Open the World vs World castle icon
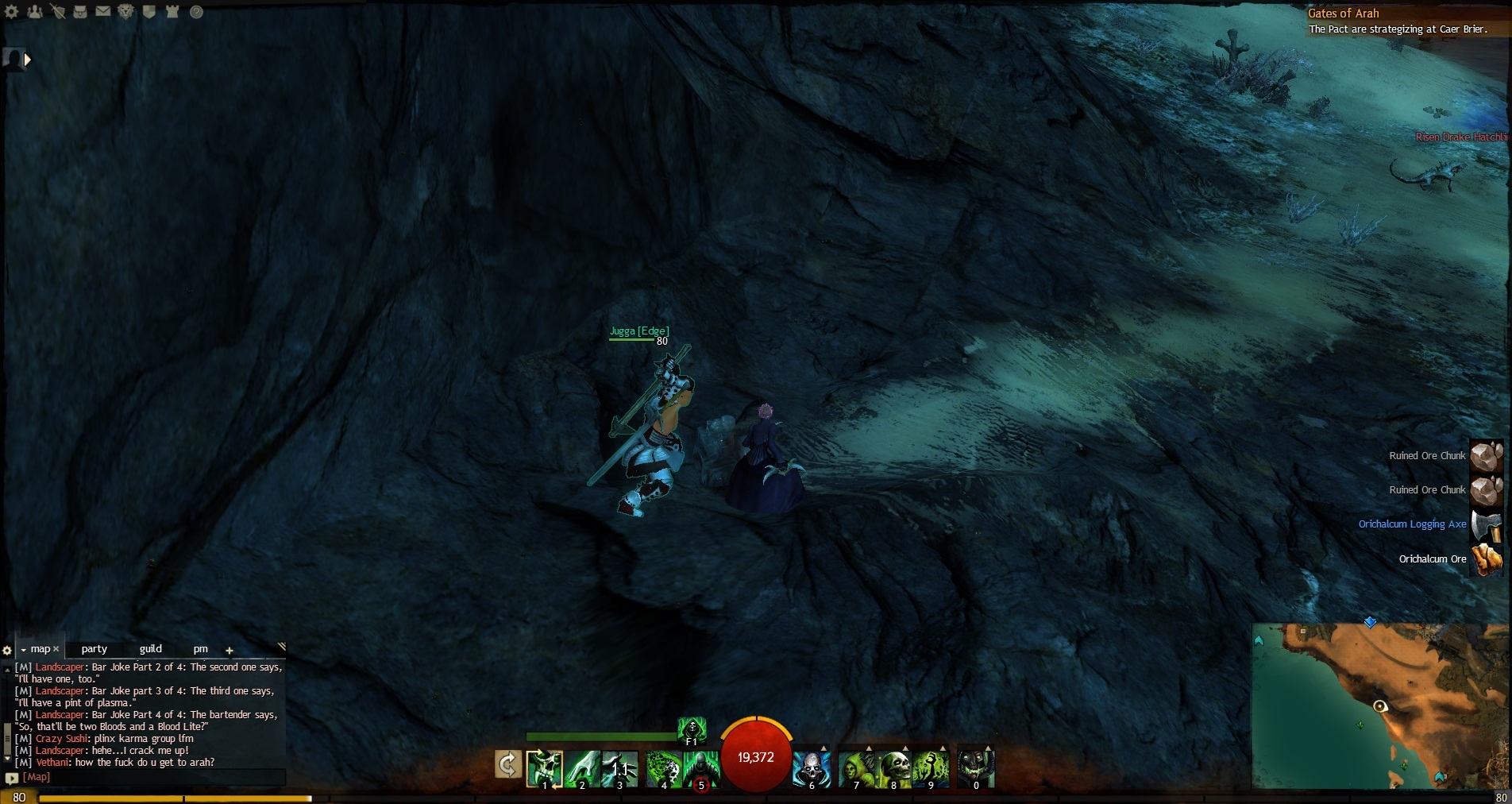The width and height of the screenshot is (1512, 804). click(172, 12)
